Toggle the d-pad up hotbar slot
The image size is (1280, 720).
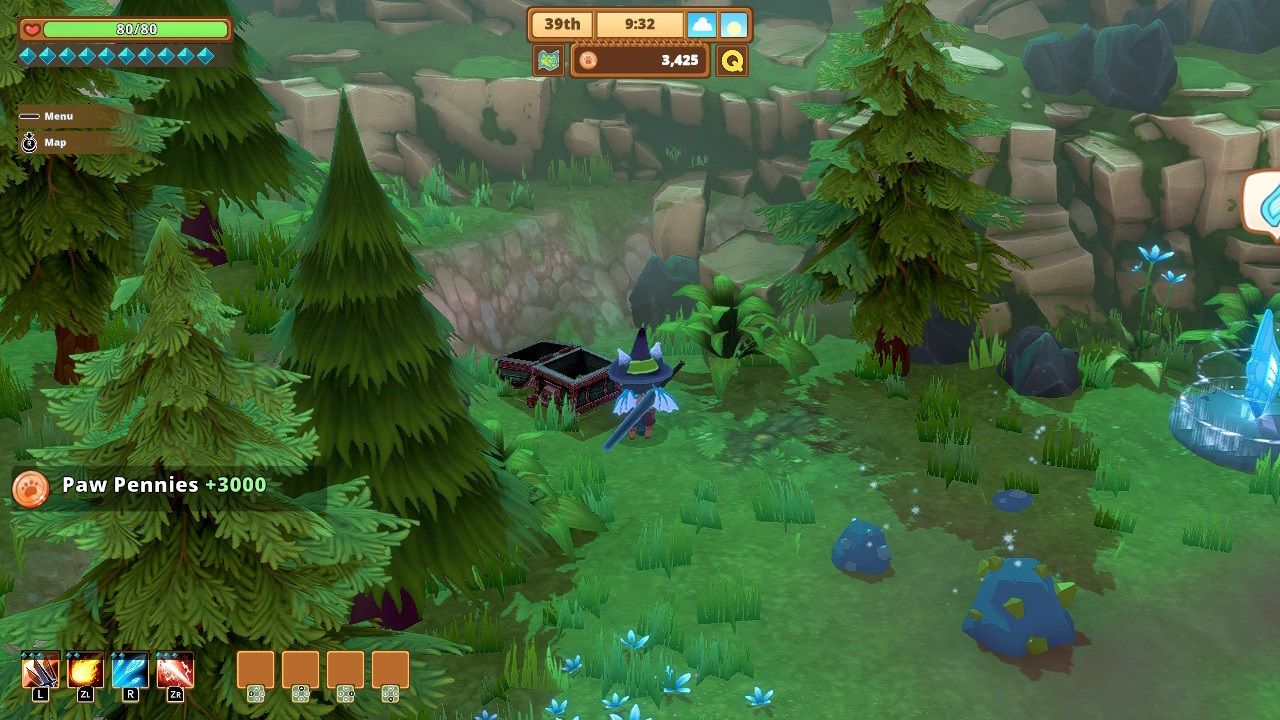pyautogui.click(x=301, y=671)
